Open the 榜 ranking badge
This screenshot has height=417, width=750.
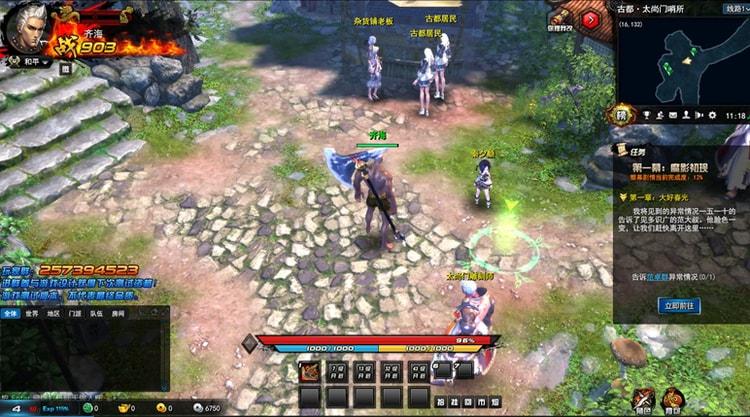(x=621, y=116)
